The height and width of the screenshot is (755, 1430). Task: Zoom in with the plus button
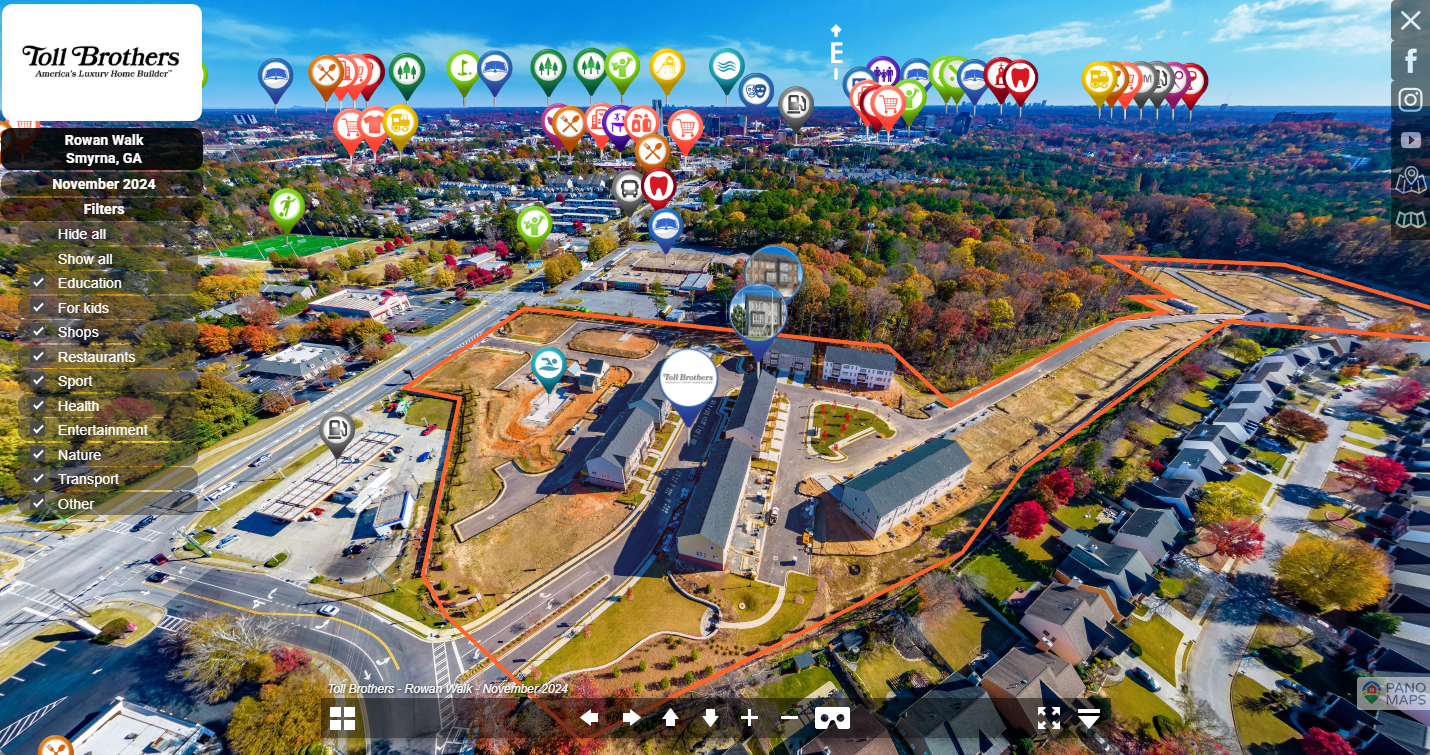[750, 717]
